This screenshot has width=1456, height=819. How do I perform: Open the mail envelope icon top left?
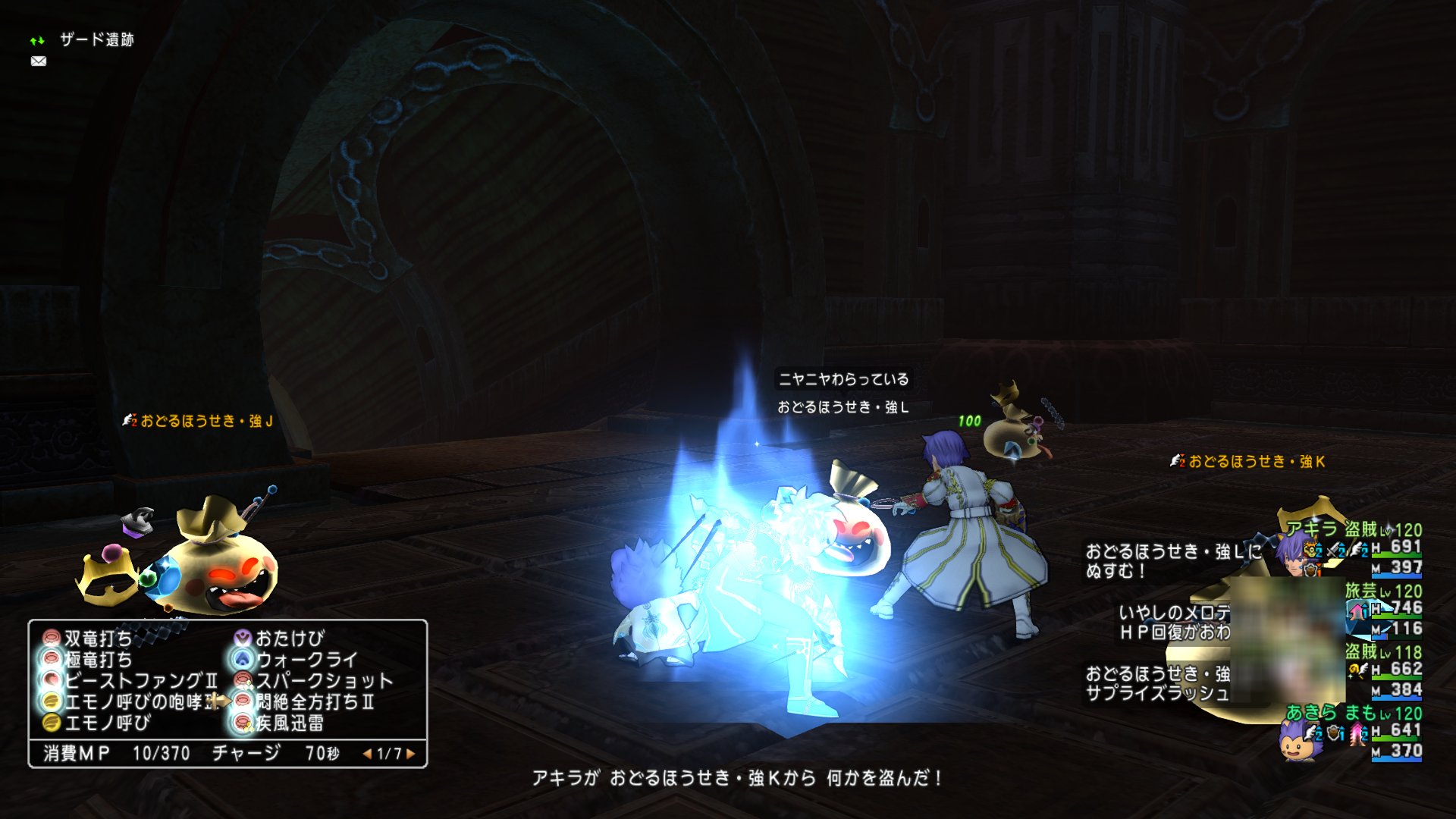[x=39, y=61]
